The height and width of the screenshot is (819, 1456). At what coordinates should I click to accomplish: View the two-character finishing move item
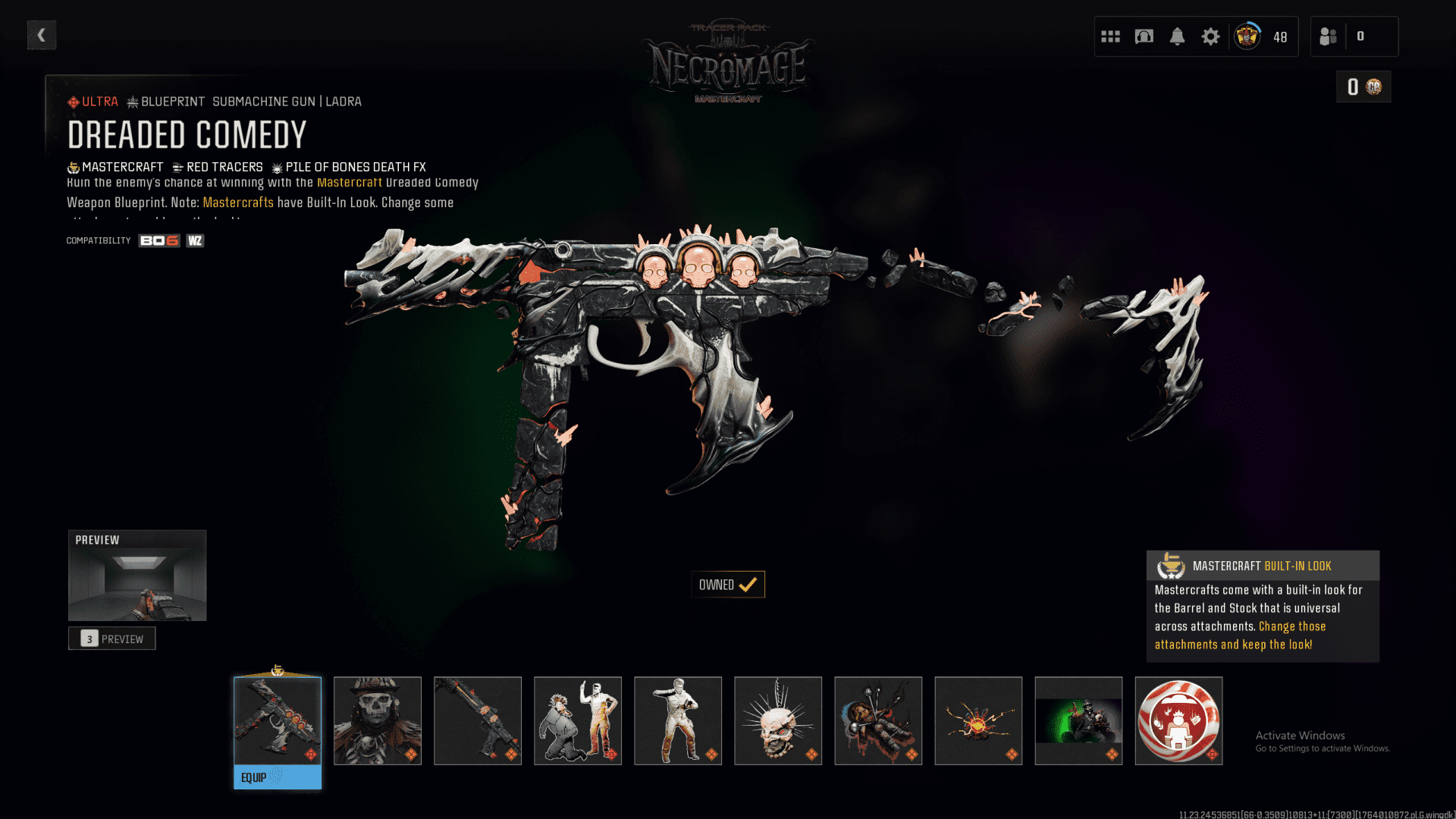(578, 720)
